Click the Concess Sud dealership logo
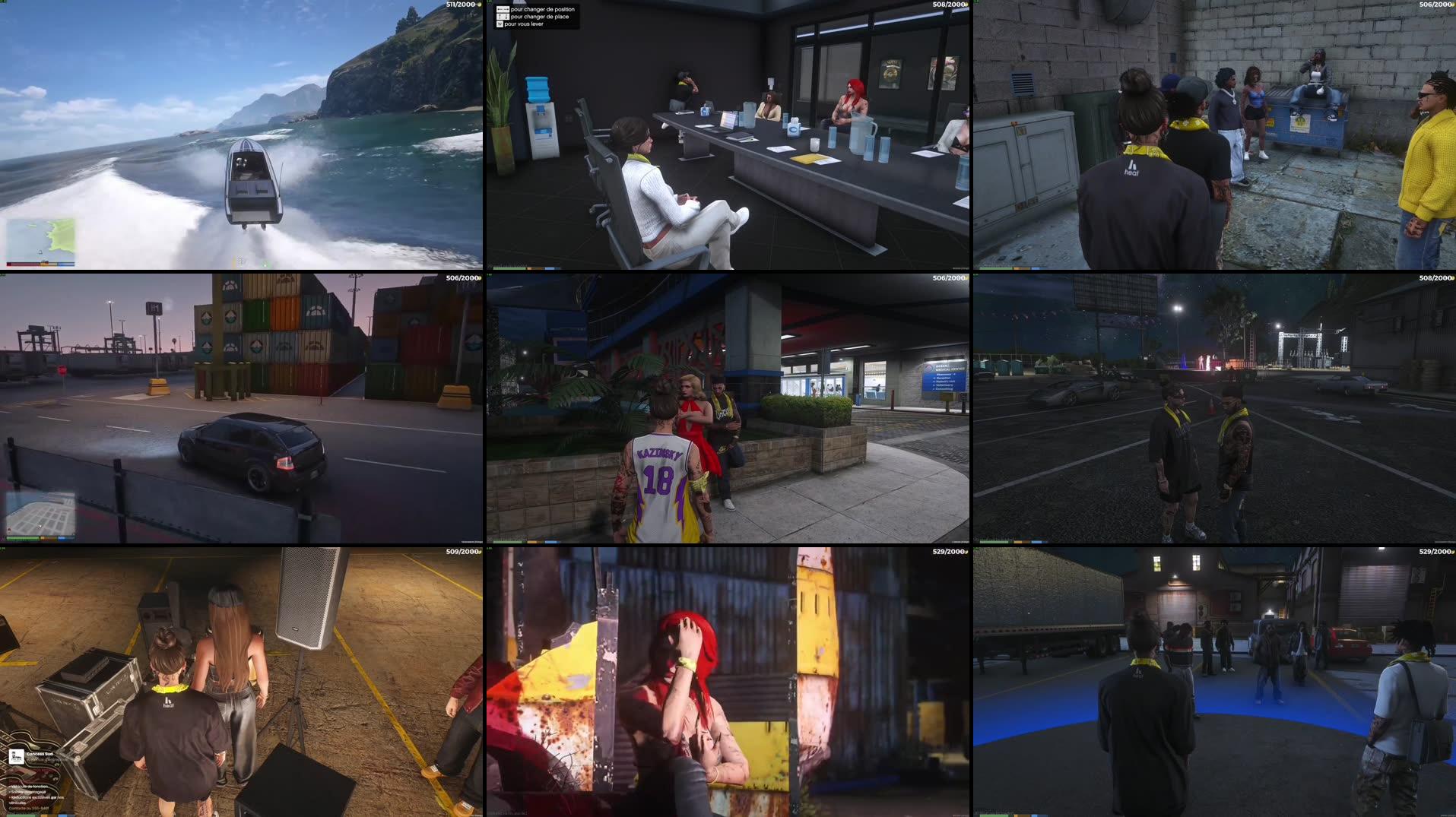The width and height of the screenshot is (1456, 817). (x=17, y=758)
